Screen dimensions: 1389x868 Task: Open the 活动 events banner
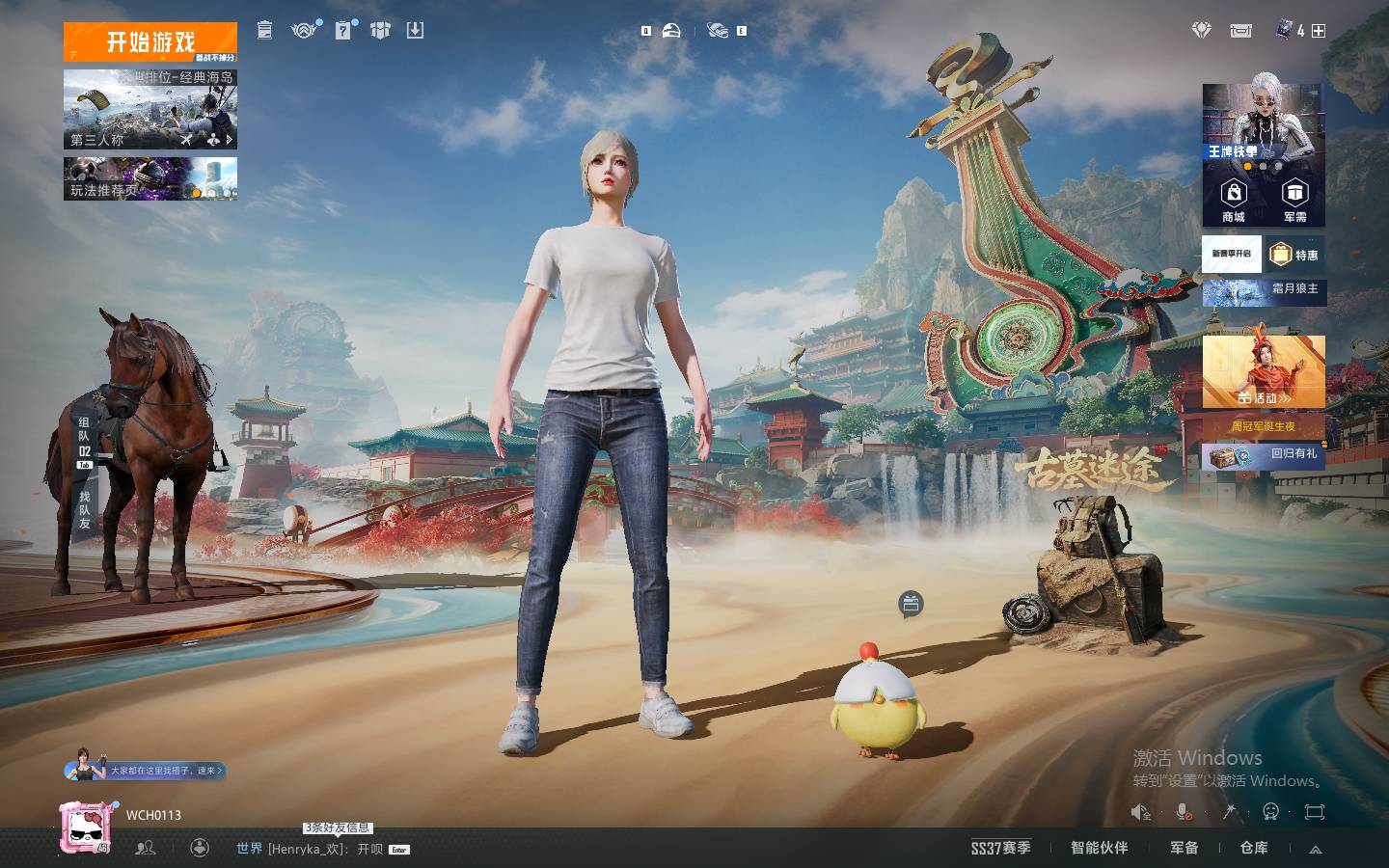tap(1264, 374)
